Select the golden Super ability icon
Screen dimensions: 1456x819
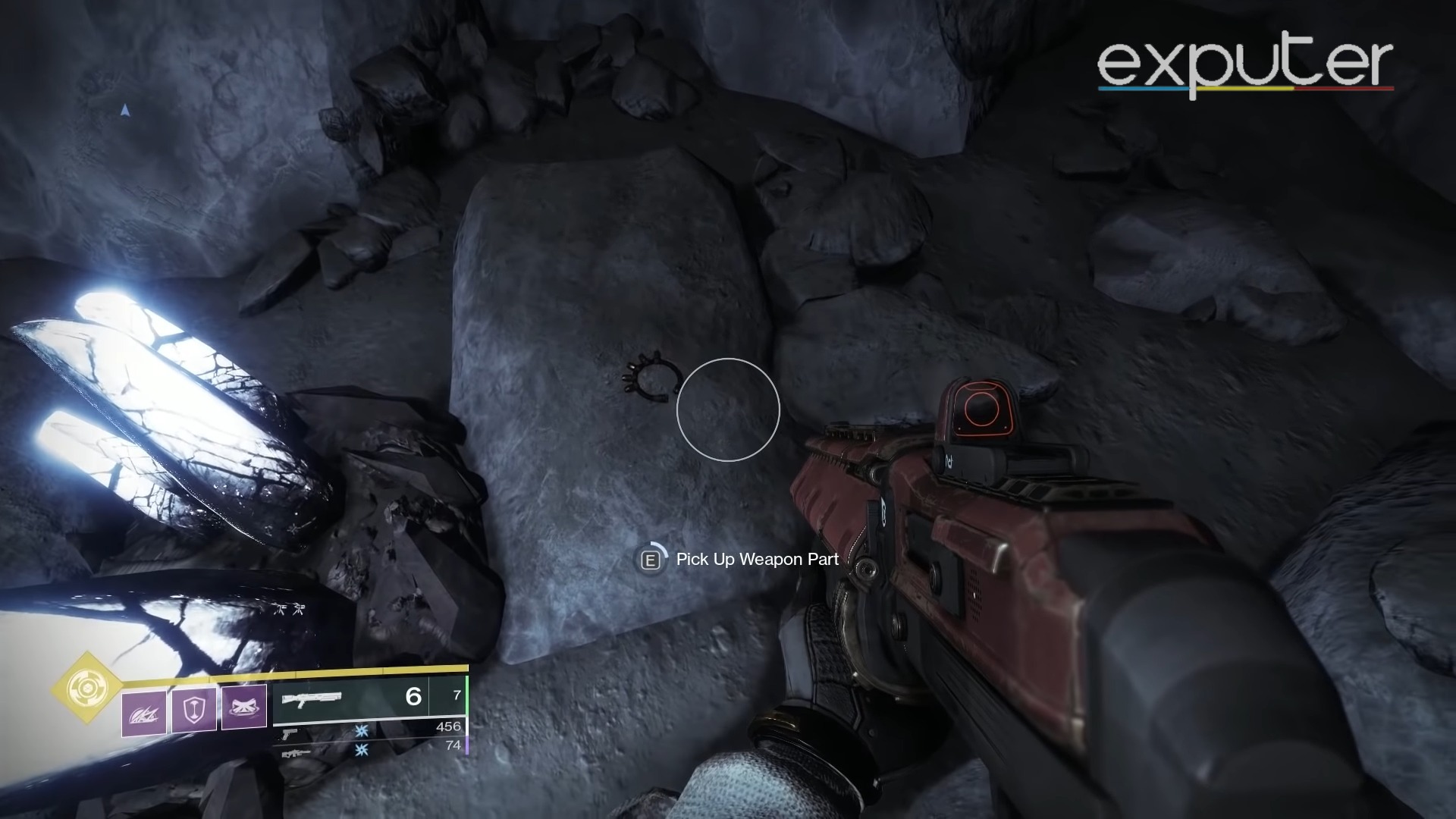(86, 689)
